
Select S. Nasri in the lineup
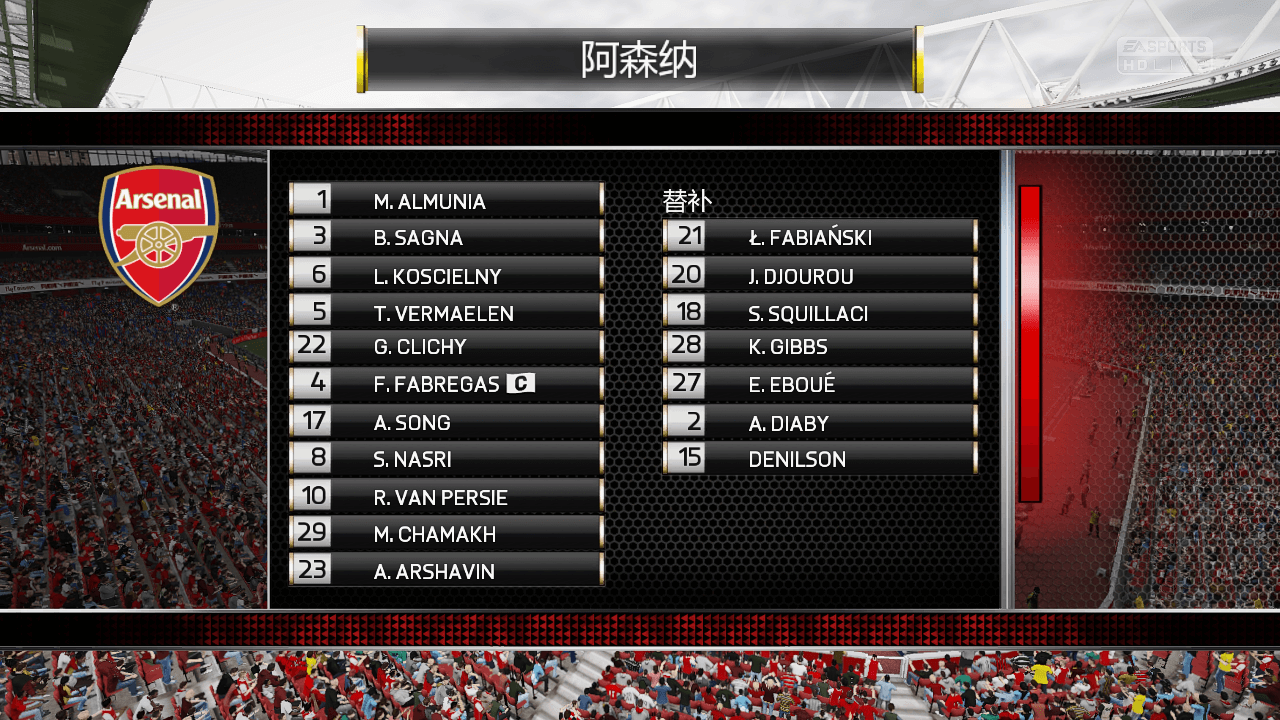click(x=446, y=459)
